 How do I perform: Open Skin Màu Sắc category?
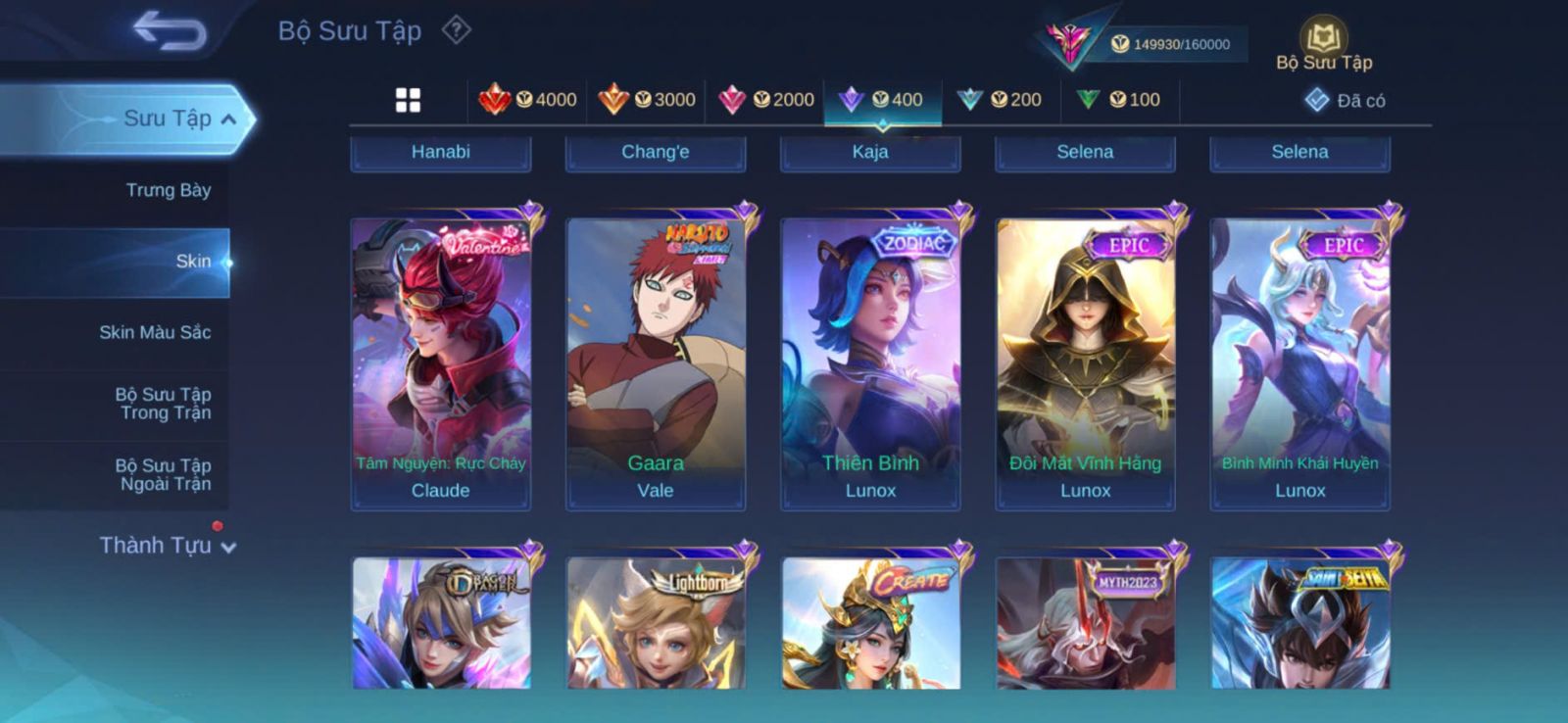(x=155, y=332)
